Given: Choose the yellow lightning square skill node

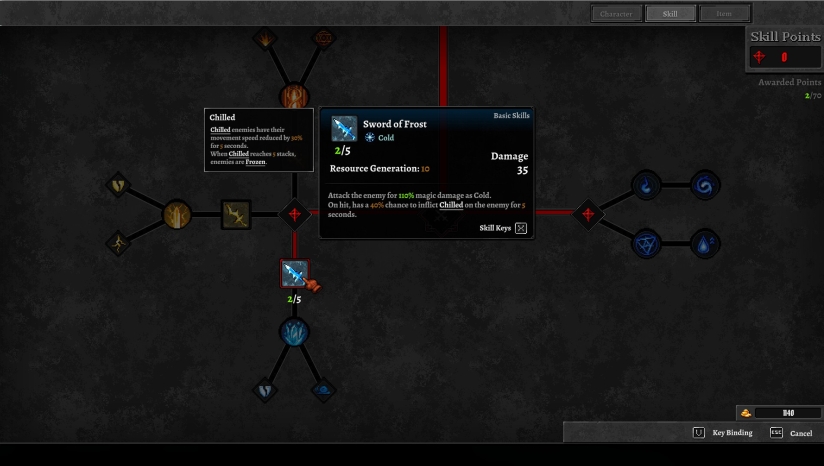Looking at the screenshot, I should click(x=236, y=213).
